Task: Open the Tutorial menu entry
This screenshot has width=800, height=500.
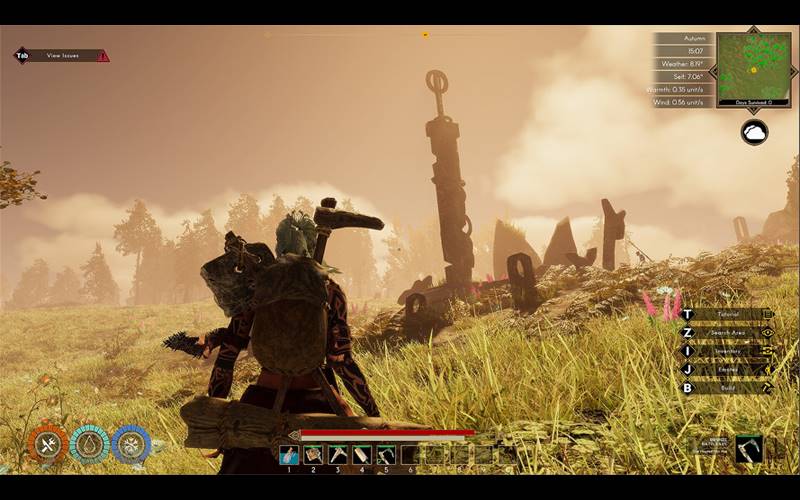Action: [727, 314]
